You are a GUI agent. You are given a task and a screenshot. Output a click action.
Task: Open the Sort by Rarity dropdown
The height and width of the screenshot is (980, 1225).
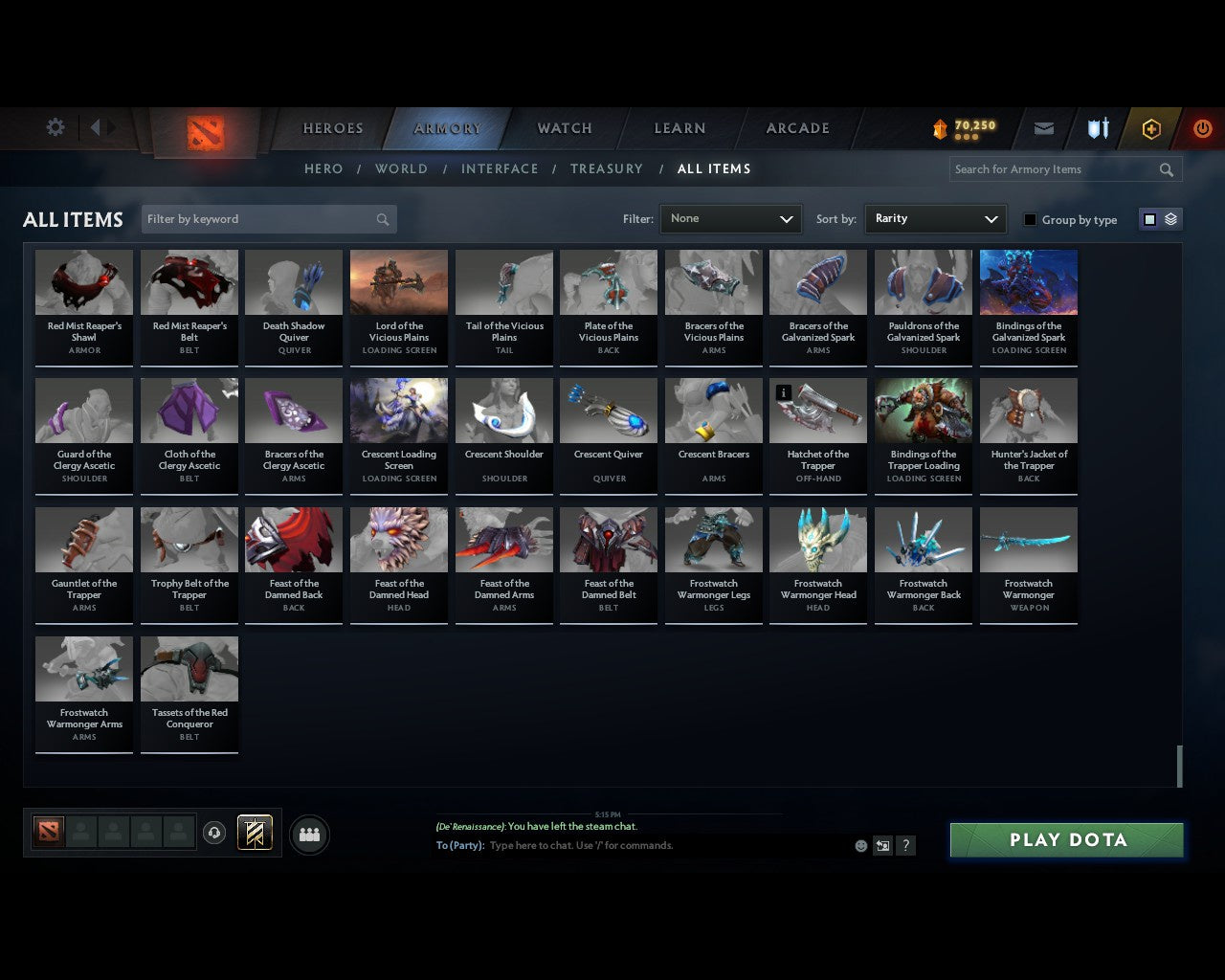click(x=935, y=218)
